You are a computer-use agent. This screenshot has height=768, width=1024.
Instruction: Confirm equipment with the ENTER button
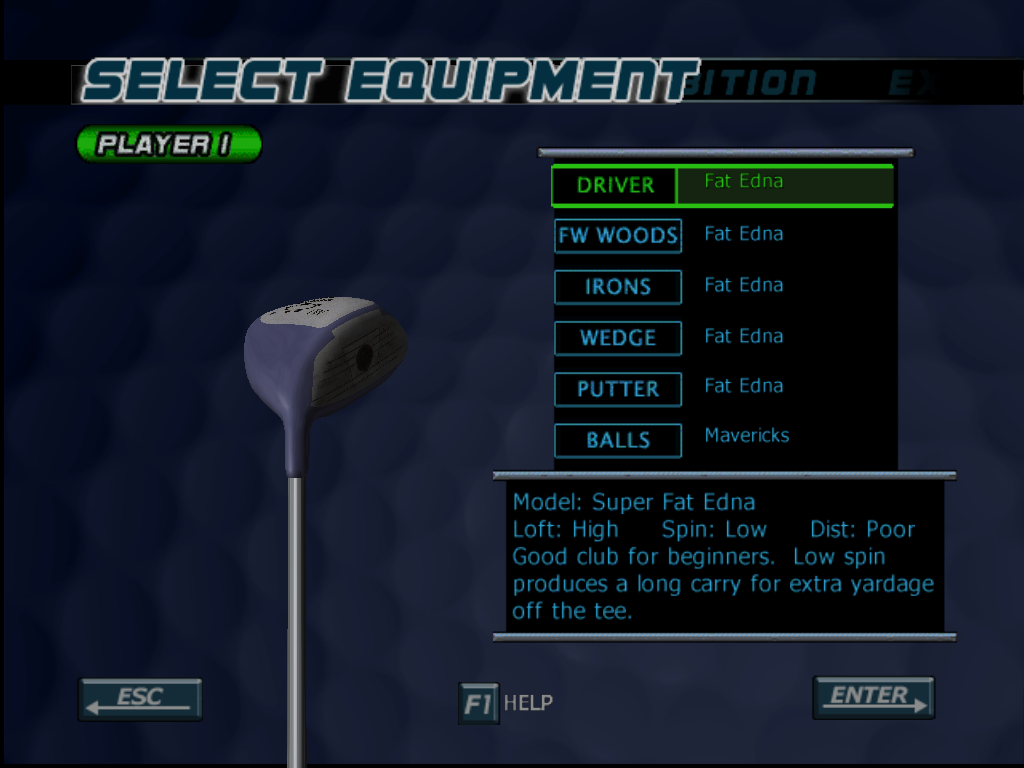[873, 698]
